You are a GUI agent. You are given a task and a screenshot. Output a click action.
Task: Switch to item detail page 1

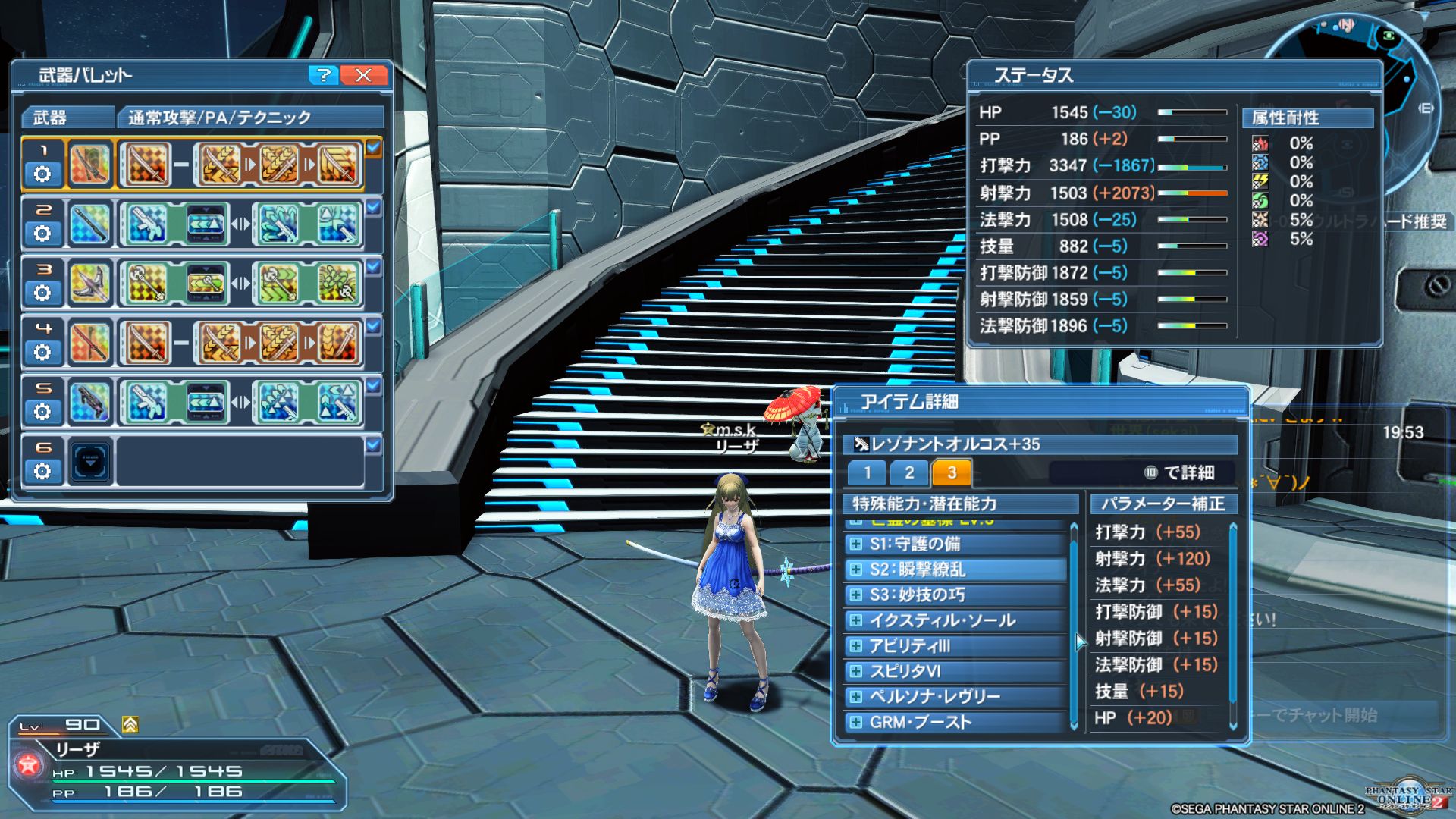point(868,473)
